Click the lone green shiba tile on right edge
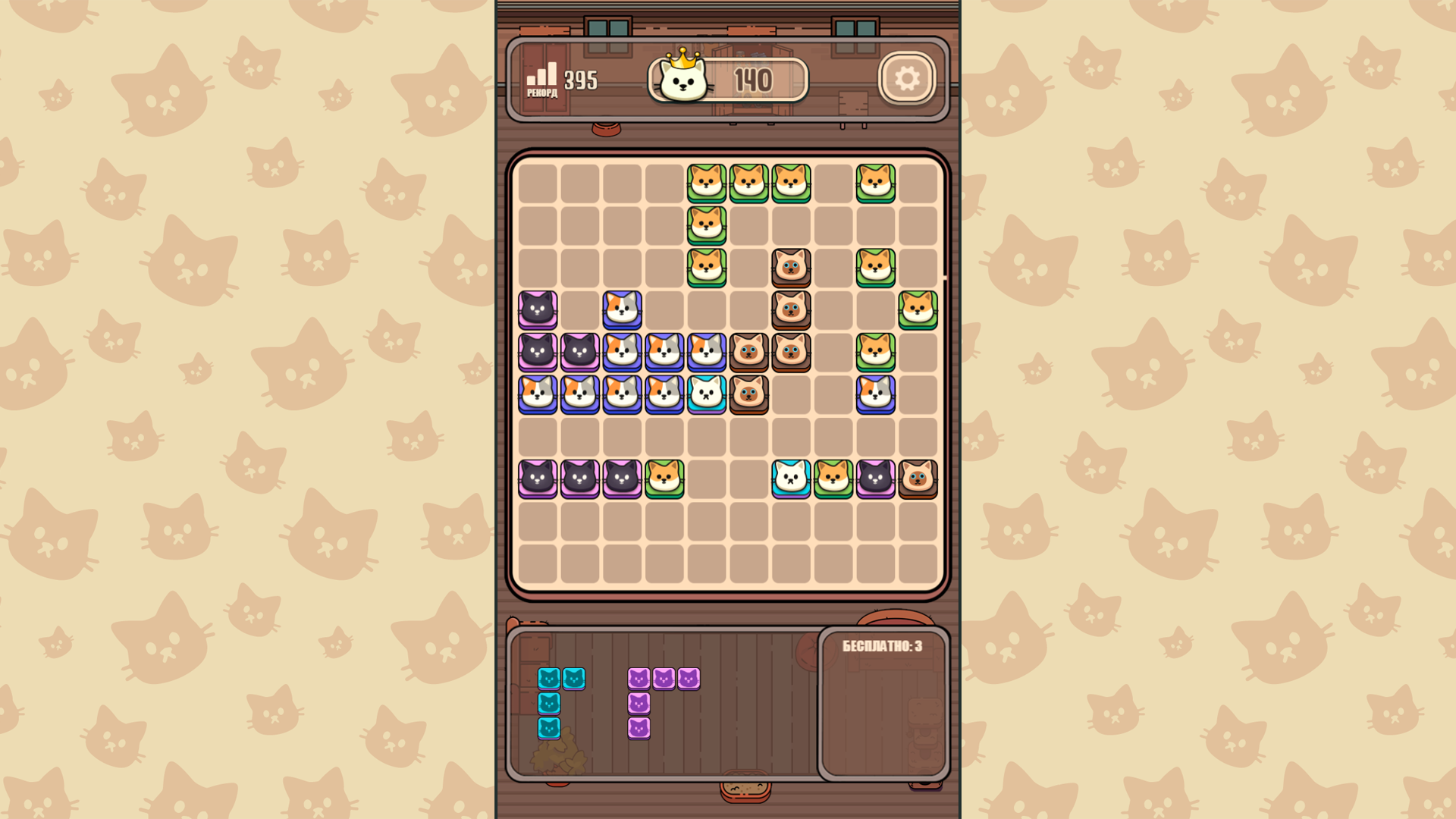The height and width of the screenshot is (819, 1456). click(918, 309)
